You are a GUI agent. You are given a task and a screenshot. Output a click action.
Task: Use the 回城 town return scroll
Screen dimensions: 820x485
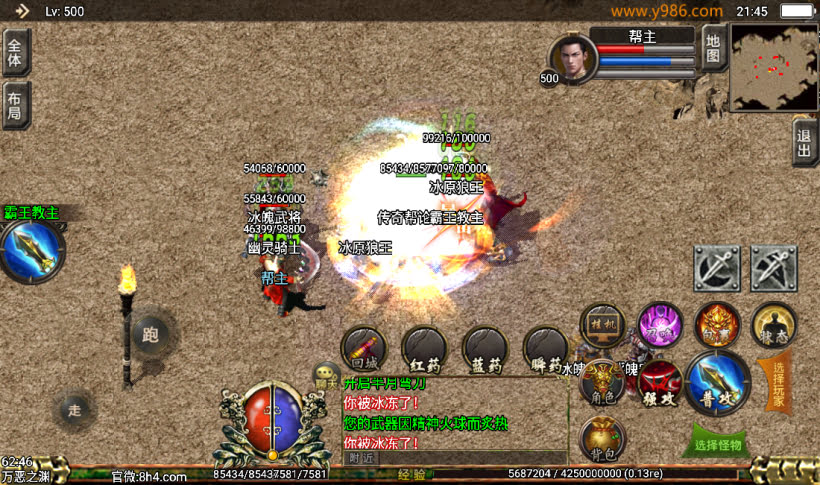click(x=364, y=348)
